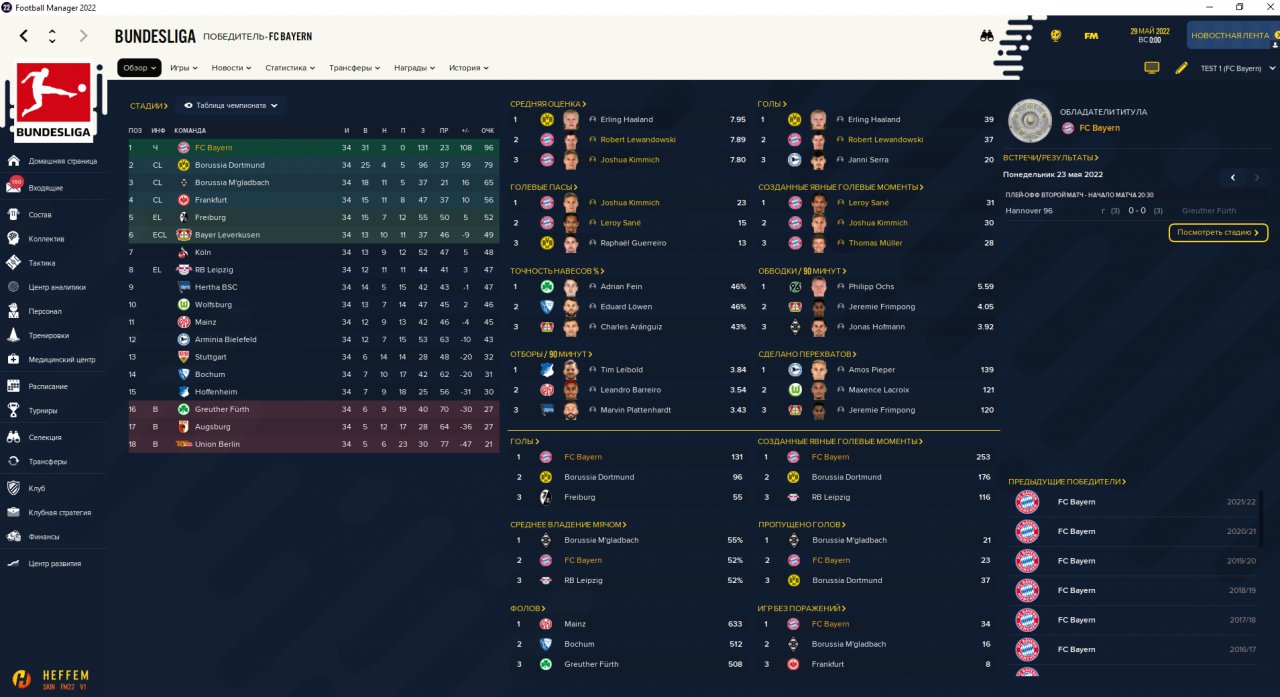Select Borussia Dortmund in the league table
Screen dimensions: 1280x697
[230, 165]
